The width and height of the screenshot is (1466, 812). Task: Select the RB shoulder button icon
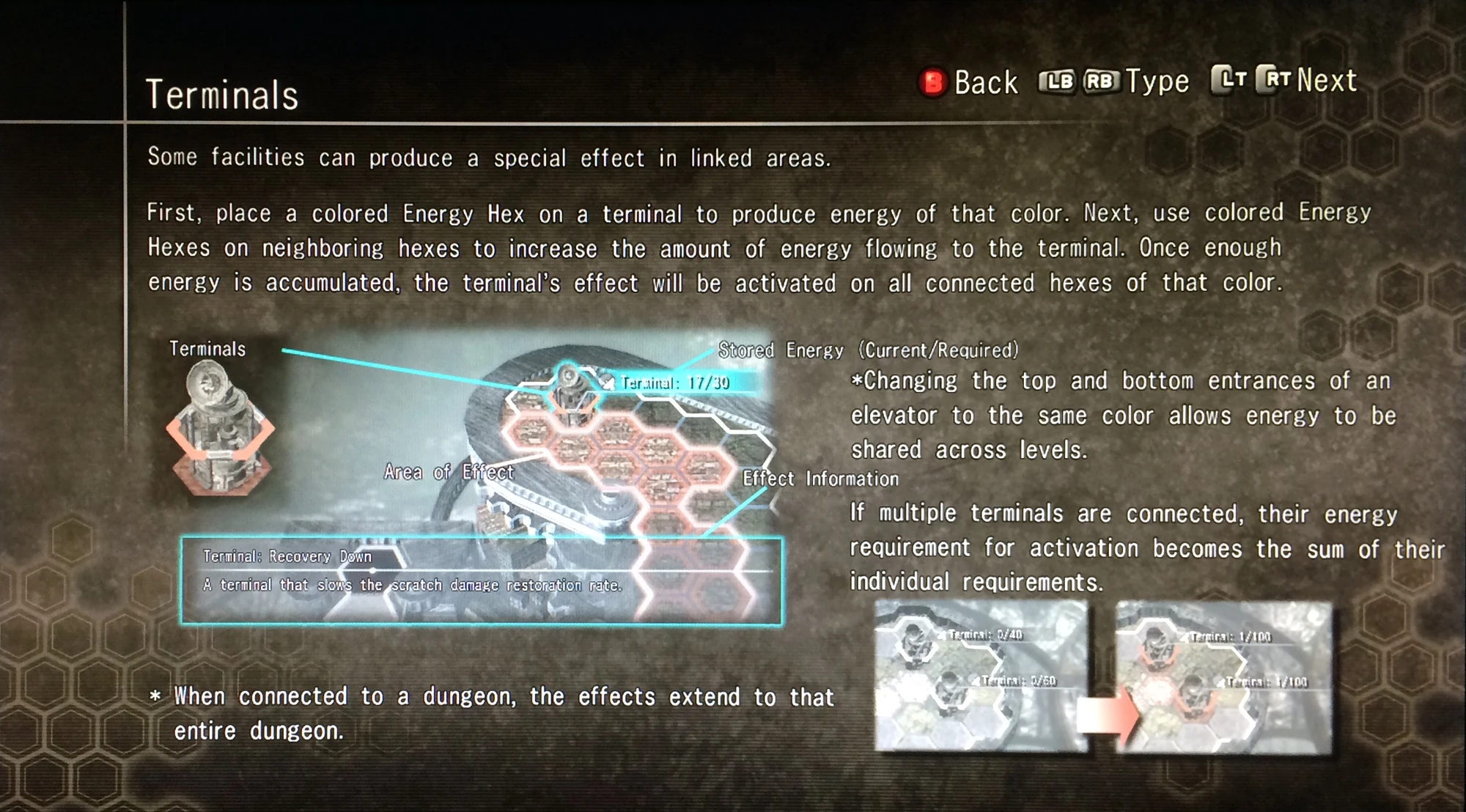pyautogui.click(x=1103, y=80)
